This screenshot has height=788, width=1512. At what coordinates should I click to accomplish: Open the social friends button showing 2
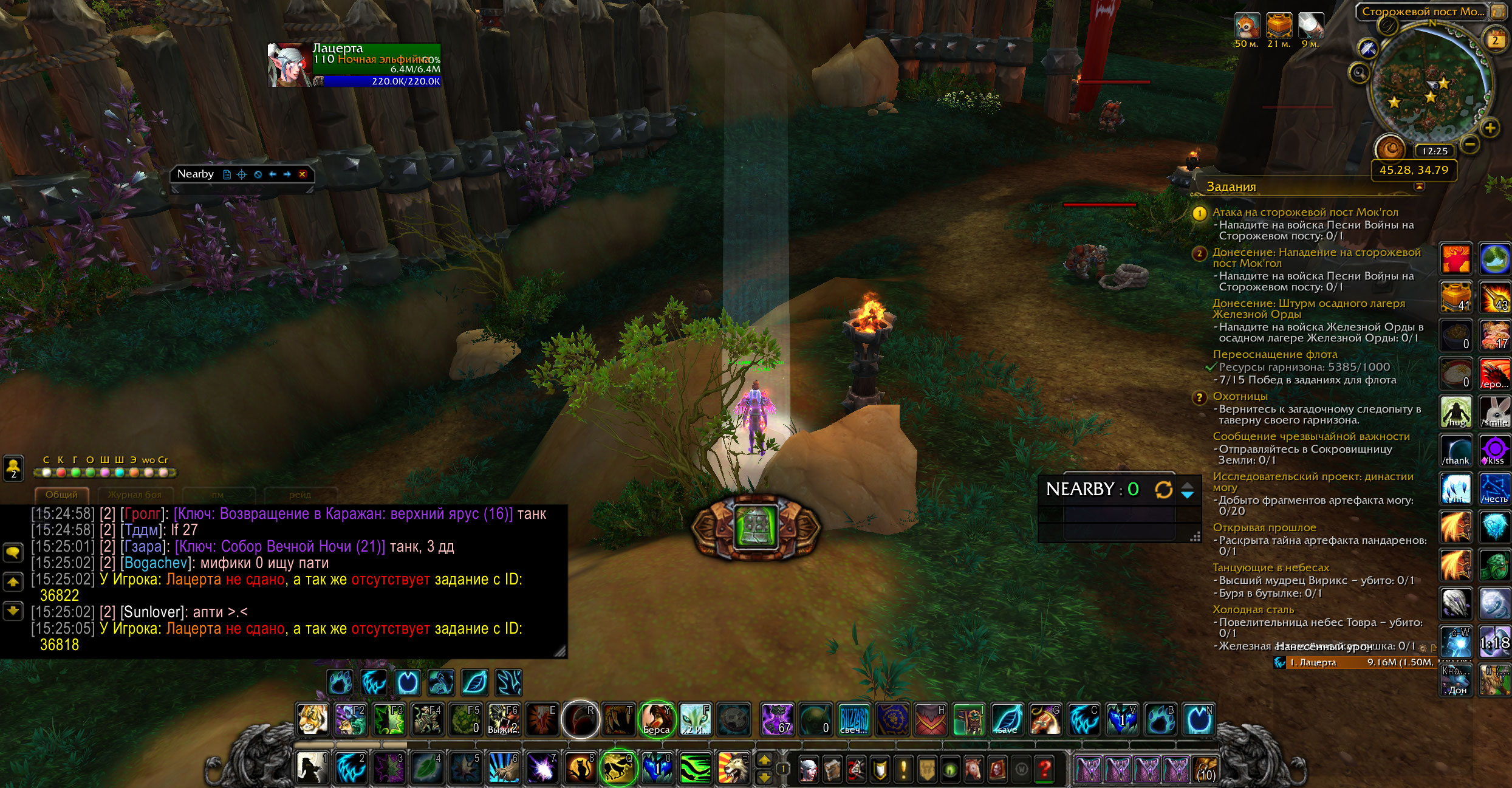[x=13, y=468]
